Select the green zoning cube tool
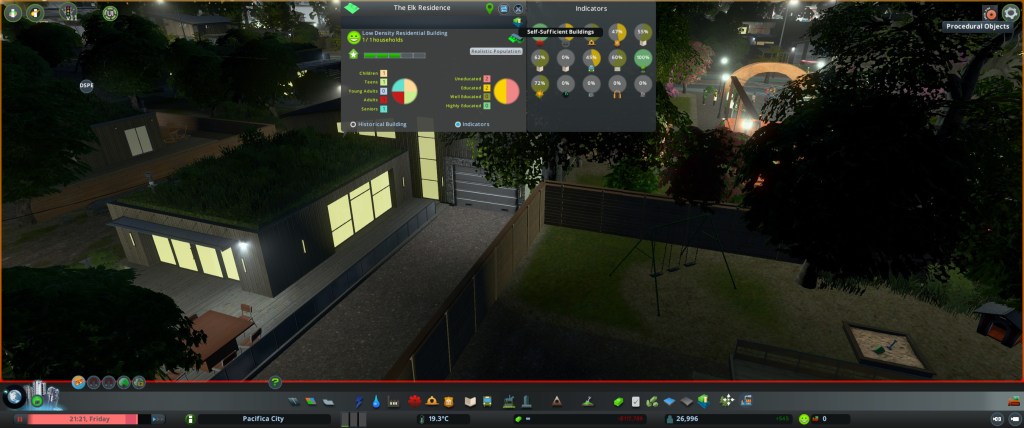 [619, 401]
